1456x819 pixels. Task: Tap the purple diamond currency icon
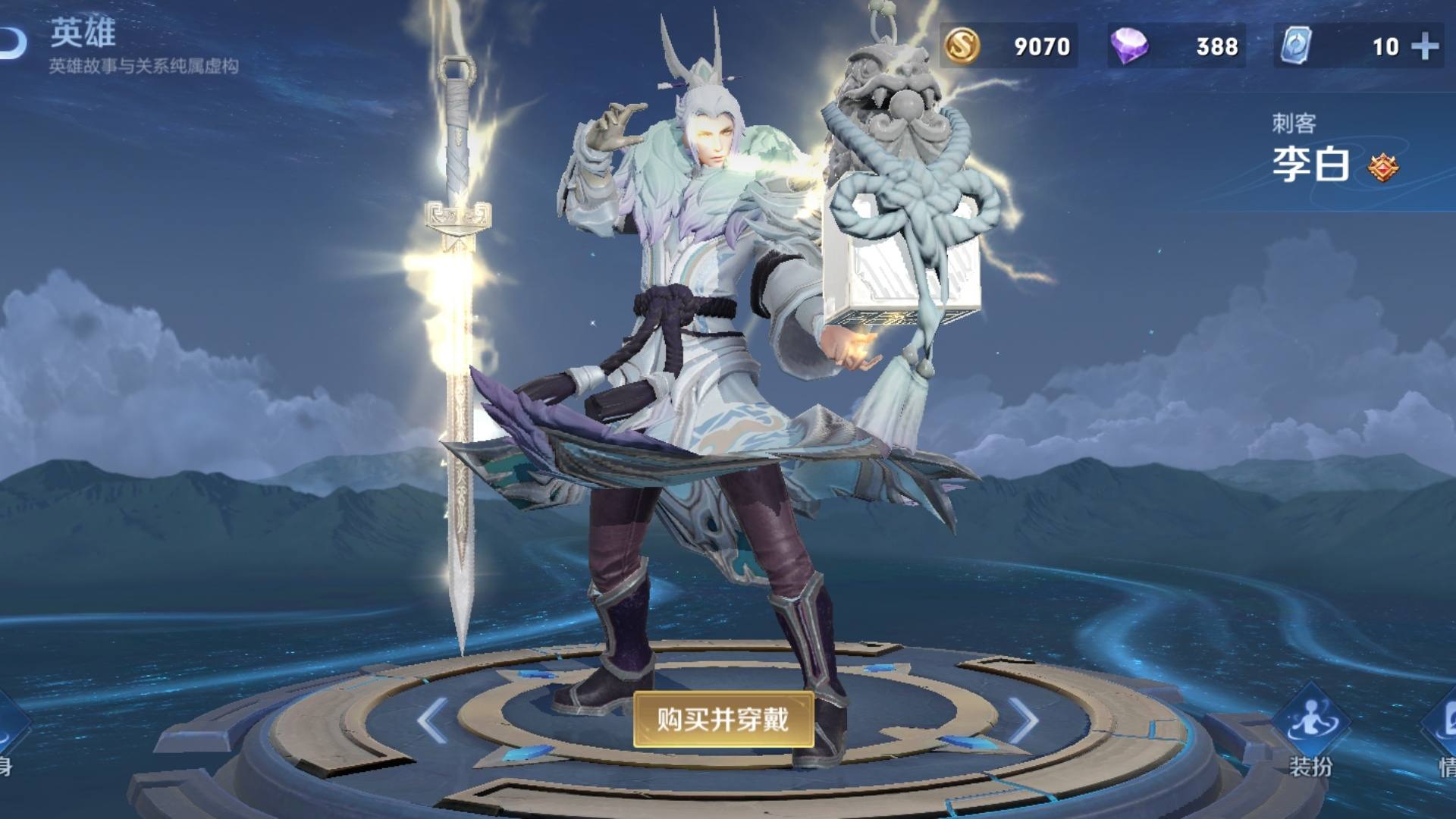point(1131,45)
